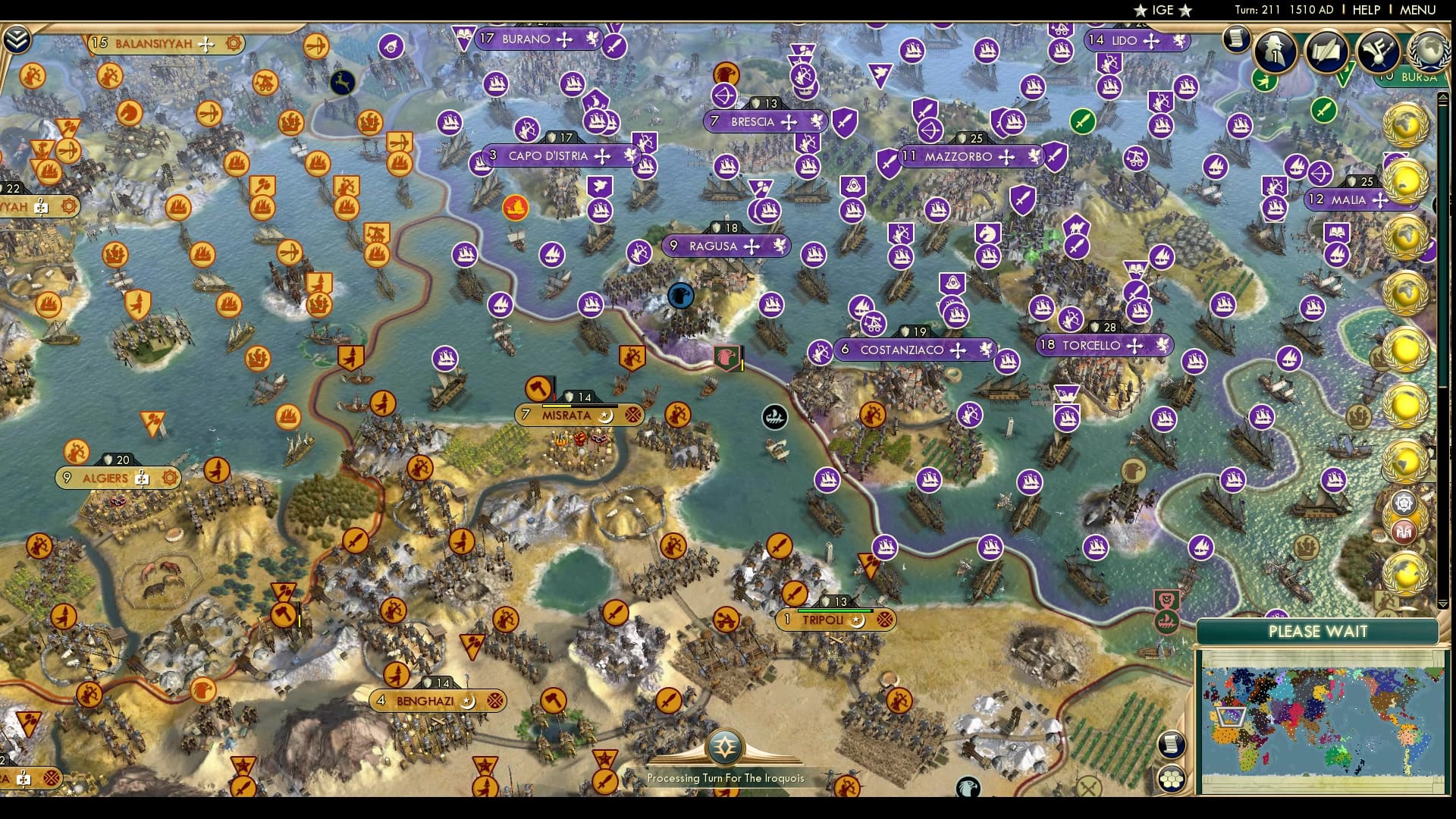Select the topmost gold leader medallion on right sidebar
This screenshot has height=819, width=1456.
click(1407, 122)
